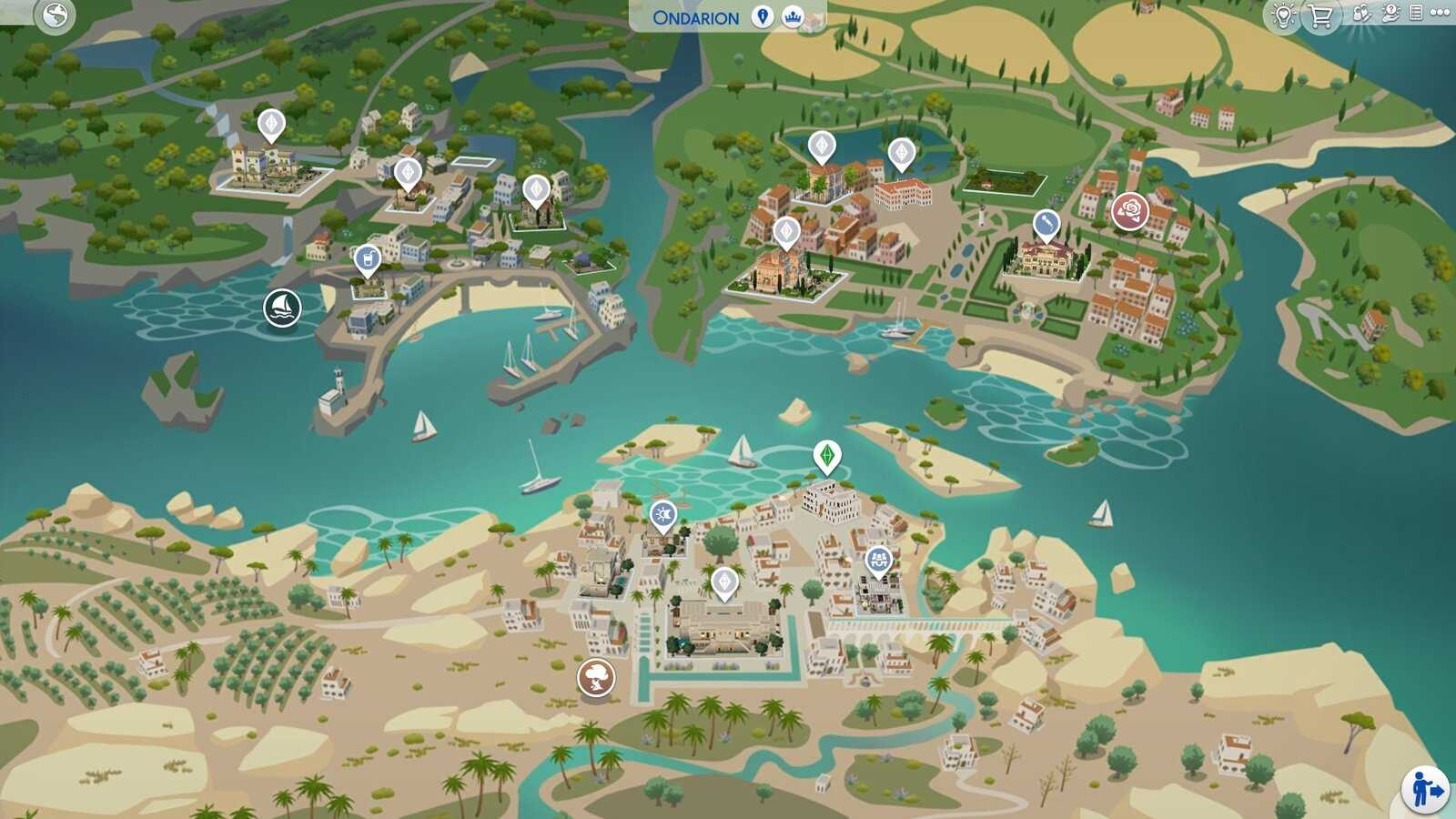Select the green plumbob home lot marker
Viewport: 1456px width, 819px height.
(826, 455)
